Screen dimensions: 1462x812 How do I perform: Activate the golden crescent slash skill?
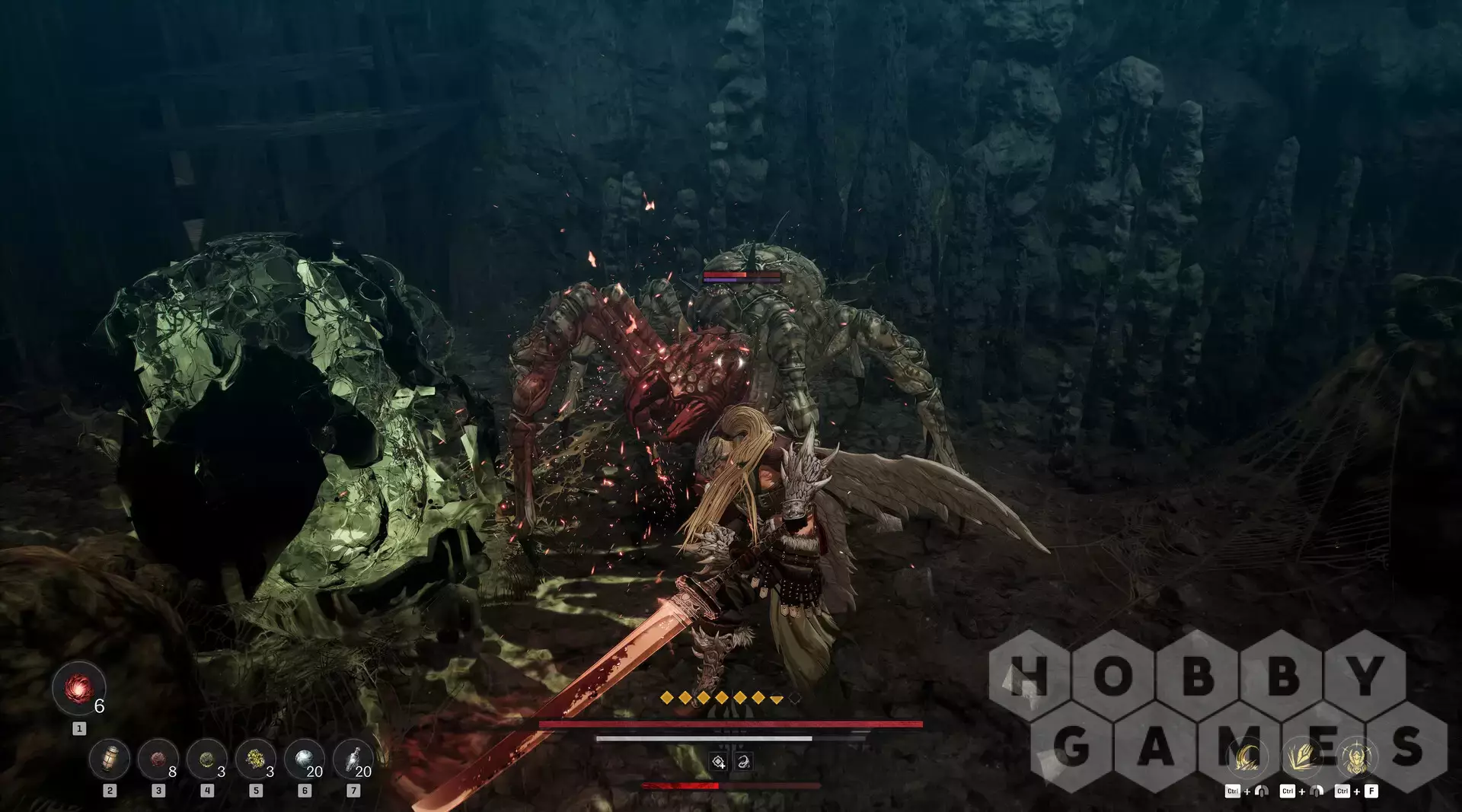coord(1247,758)
